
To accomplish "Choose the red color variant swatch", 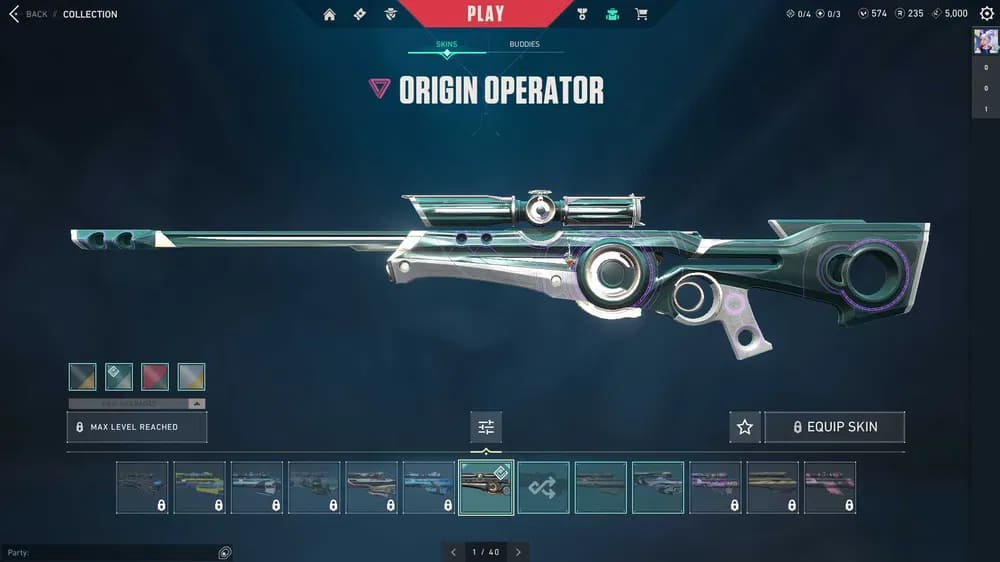I will pos(155,376).
